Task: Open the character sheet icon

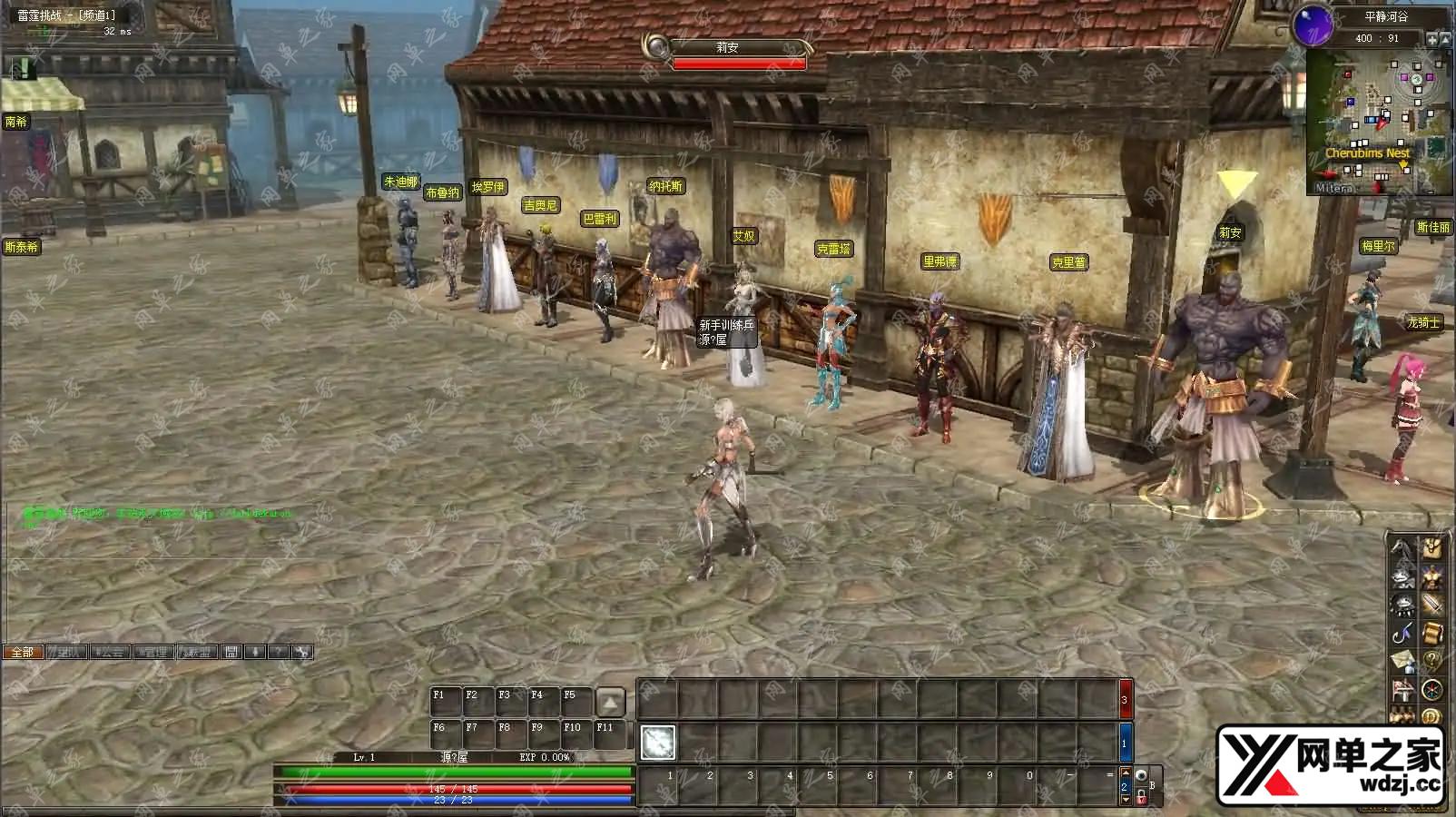Action: (1431, 576)
